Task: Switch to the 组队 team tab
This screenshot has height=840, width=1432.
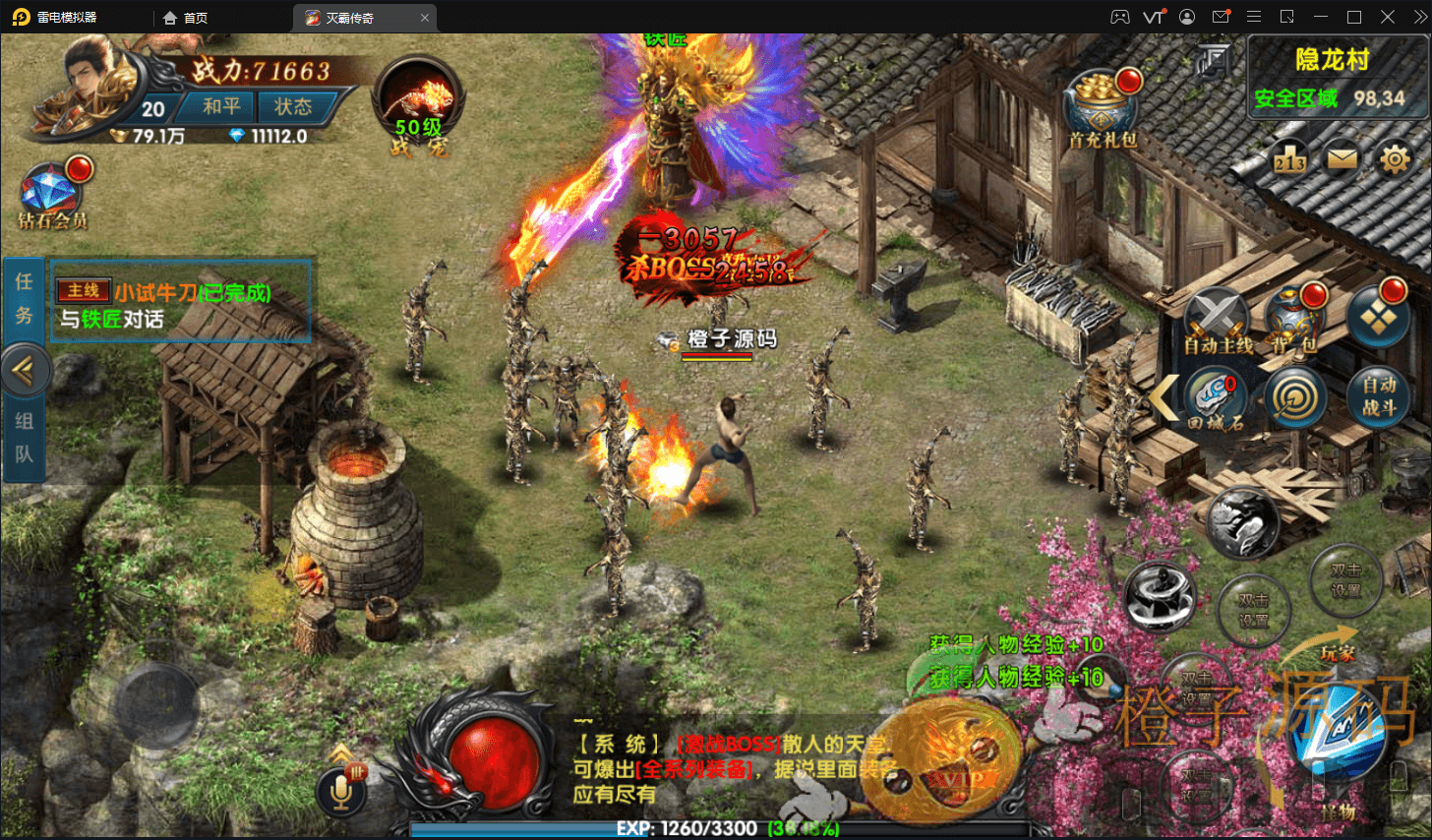Action: [x=24, y=438]
